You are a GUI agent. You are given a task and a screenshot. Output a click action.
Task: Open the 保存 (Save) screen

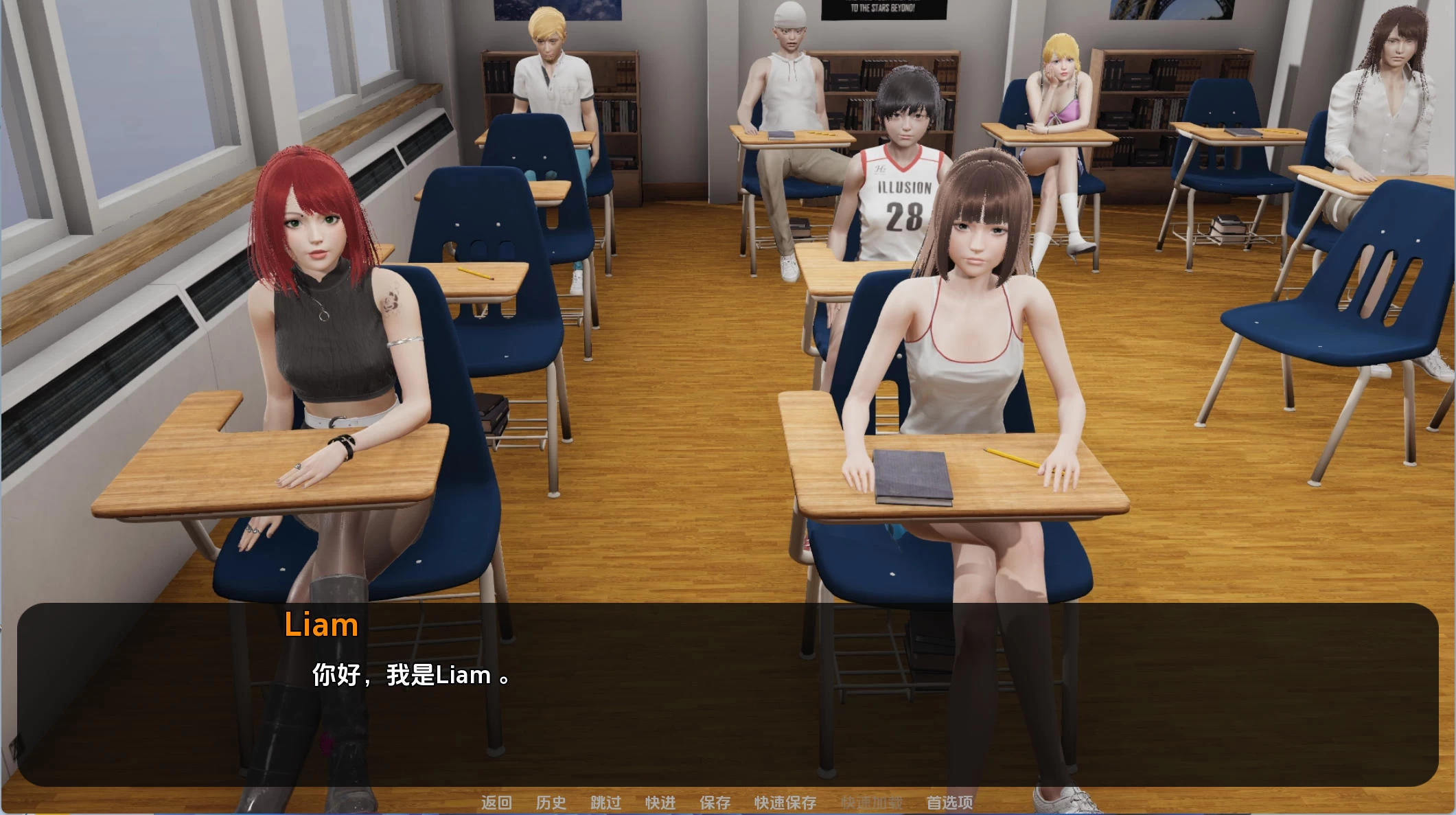715,803
